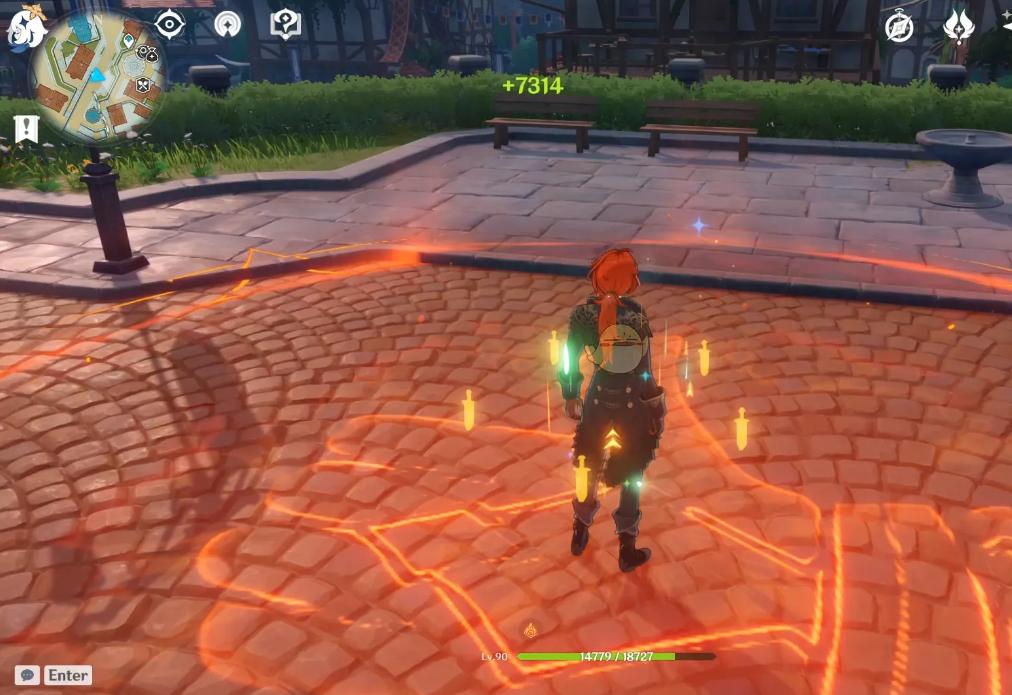Image resolution: width=1012 pixels, height=695 pixels.
Task: Open the compass-shaped Adventurer Handbook icon
Action: [899, 27]
